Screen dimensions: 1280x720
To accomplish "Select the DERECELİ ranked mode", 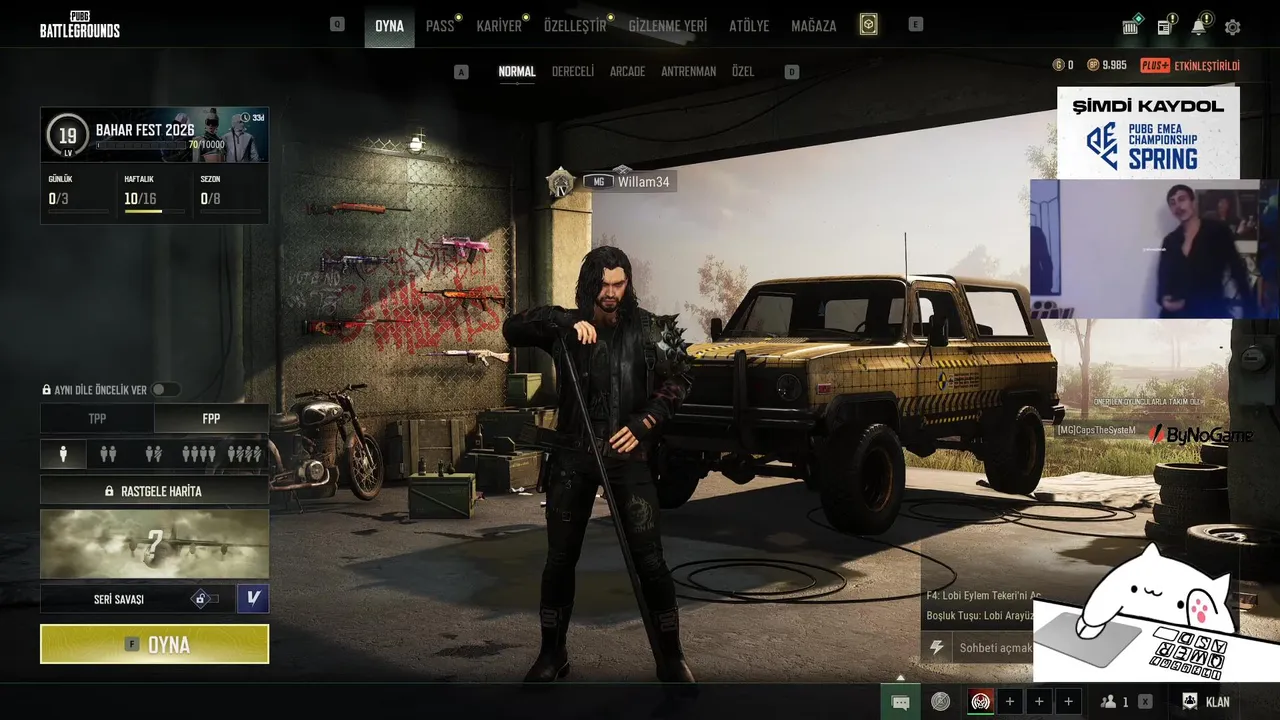I will (573, 72).
